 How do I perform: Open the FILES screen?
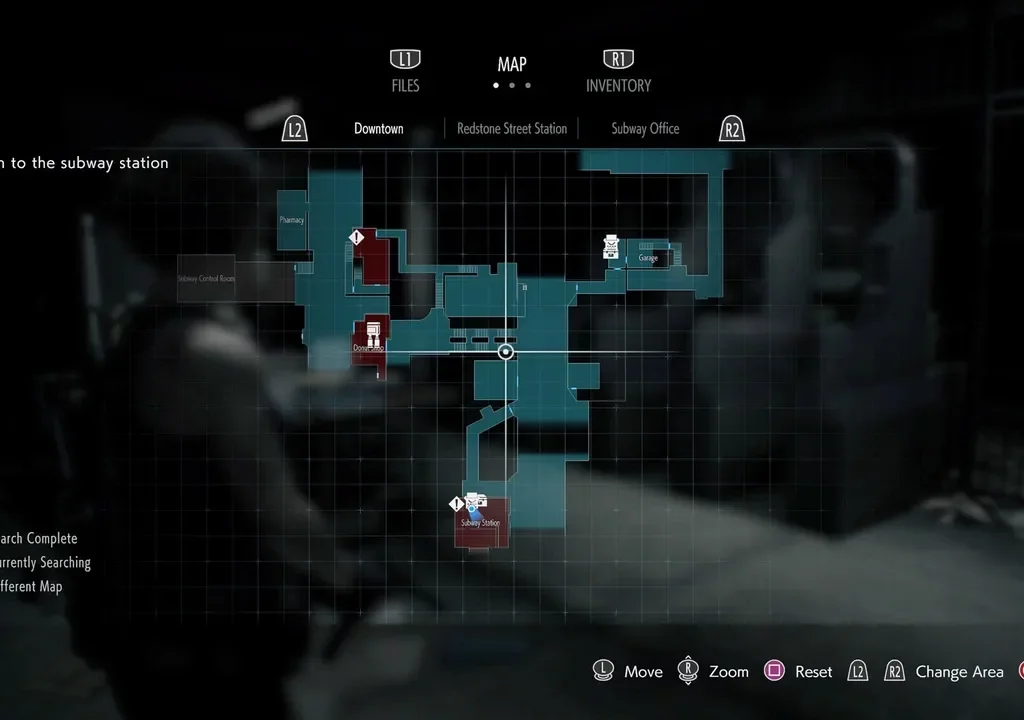coord(405,85)
